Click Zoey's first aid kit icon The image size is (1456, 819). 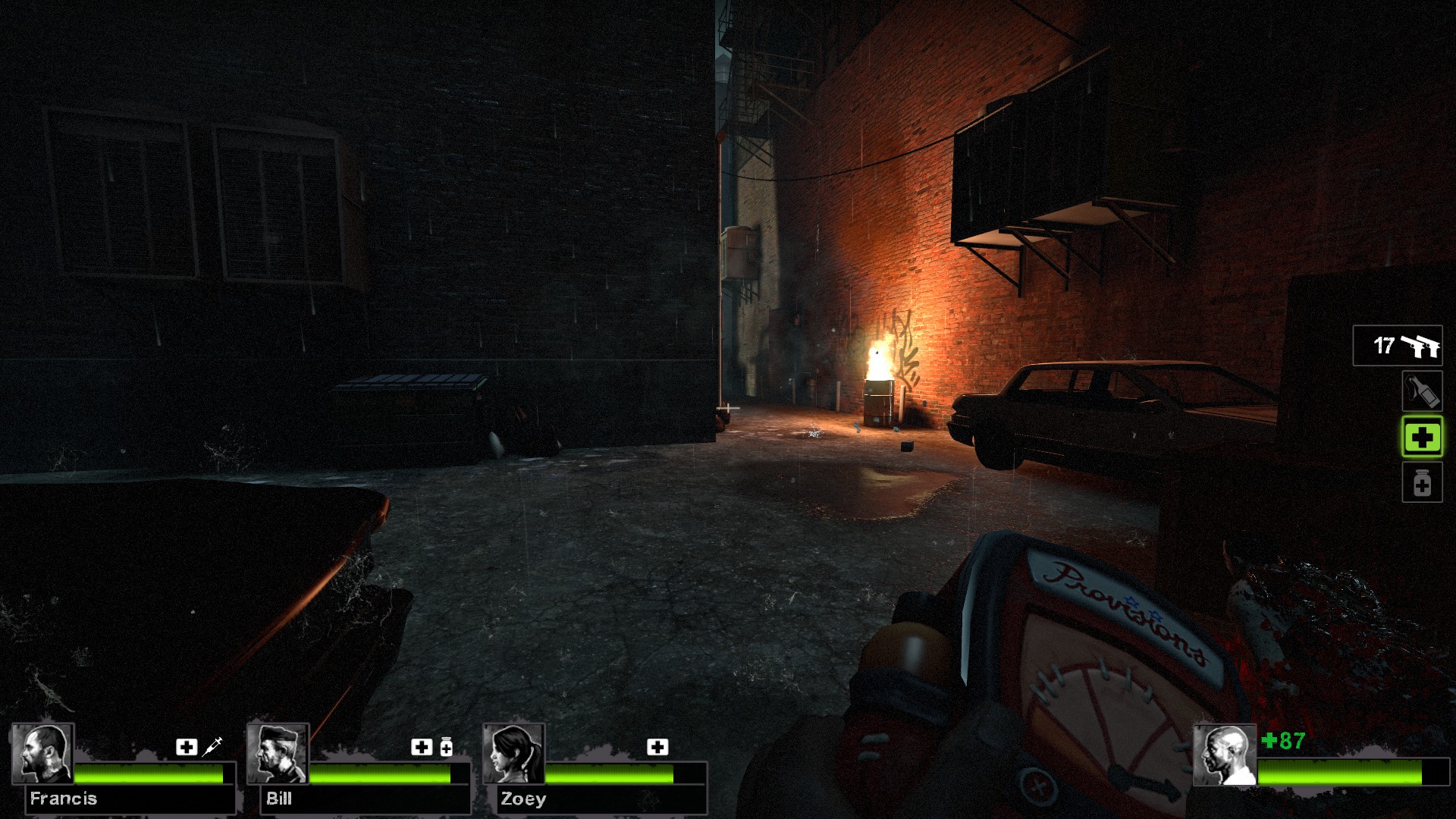[657, 747]
